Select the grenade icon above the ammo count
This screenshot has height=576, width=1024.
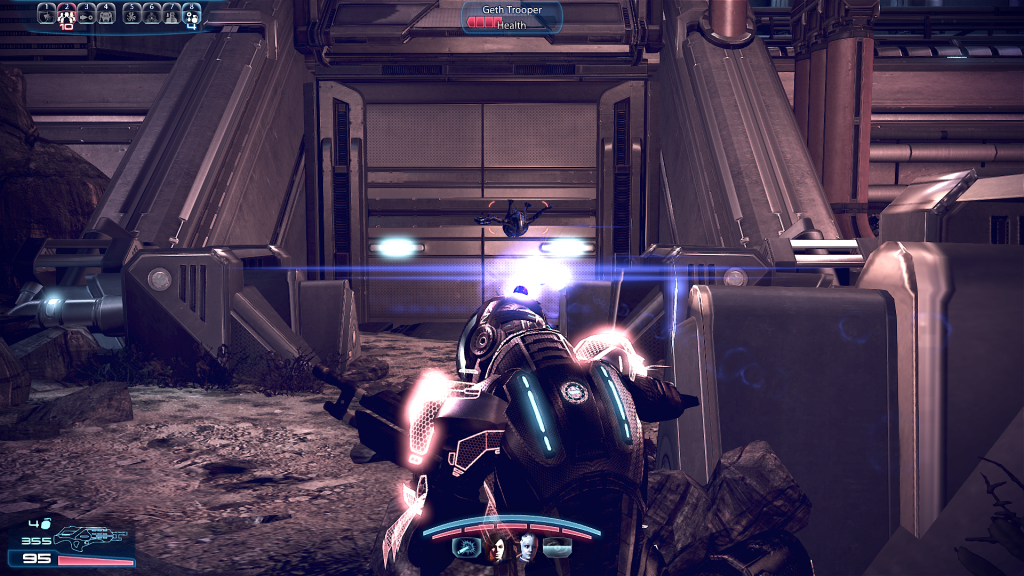(x=44, y=522)
